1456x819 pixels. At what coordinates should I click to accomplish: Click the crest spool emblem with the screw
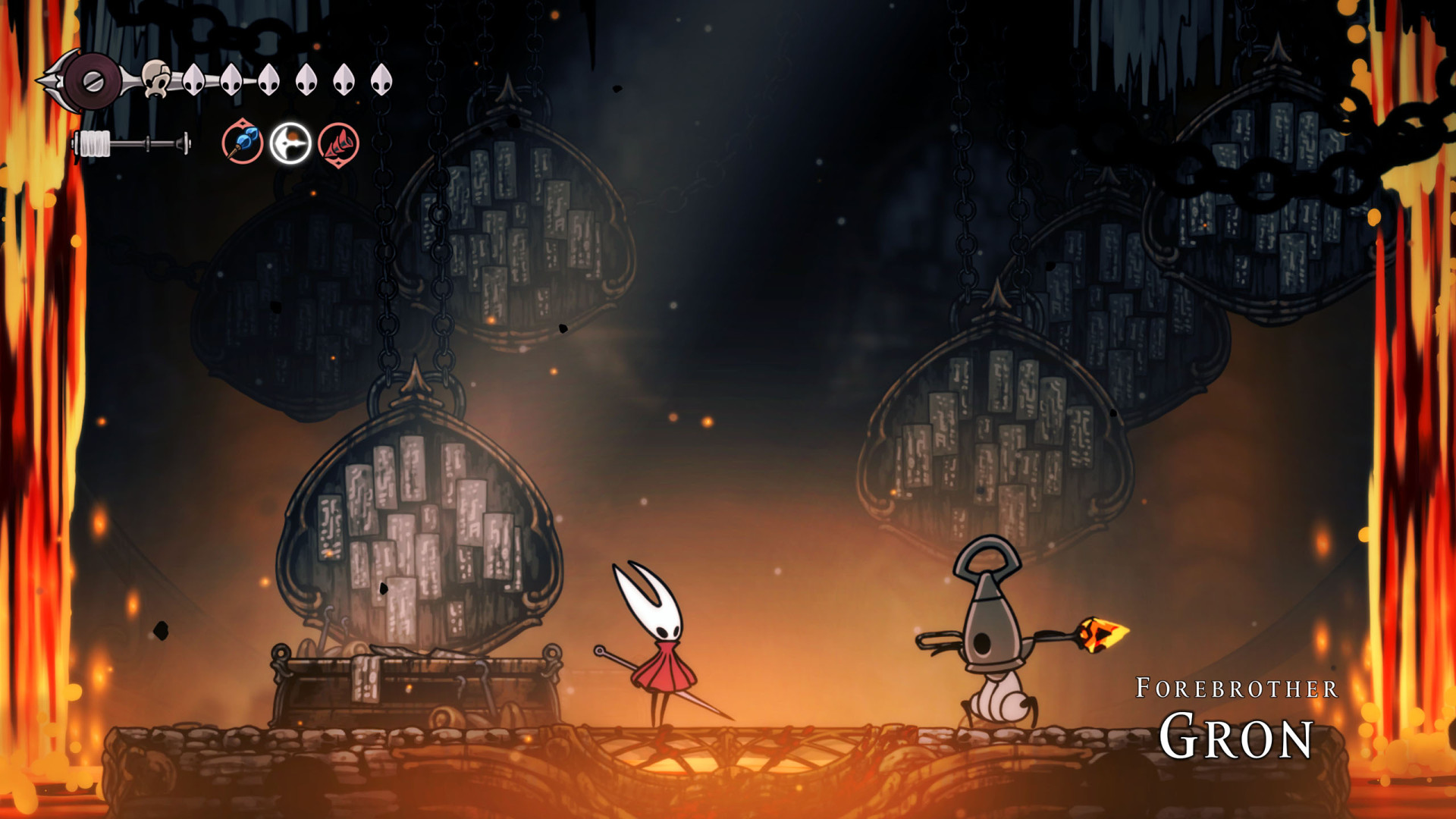pos(93,82)
